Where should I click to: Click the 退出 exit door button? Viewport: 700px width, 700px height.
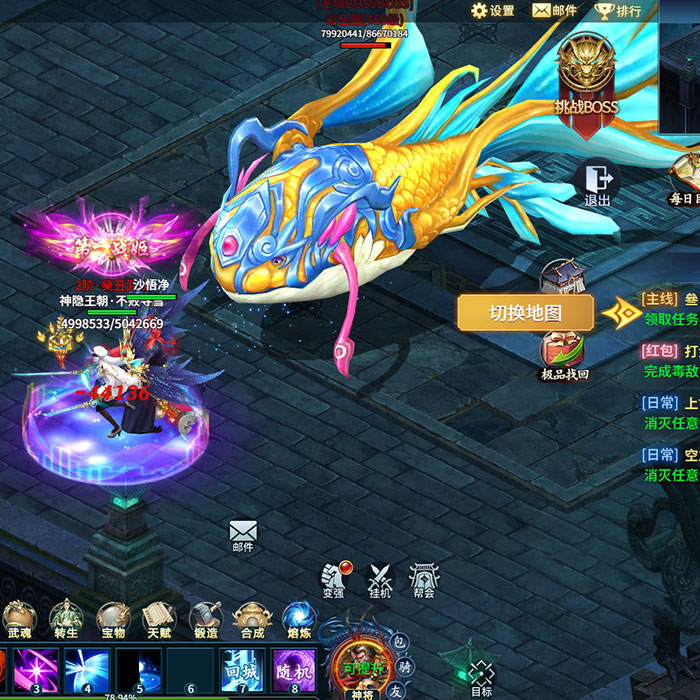[x=598, y=183]
